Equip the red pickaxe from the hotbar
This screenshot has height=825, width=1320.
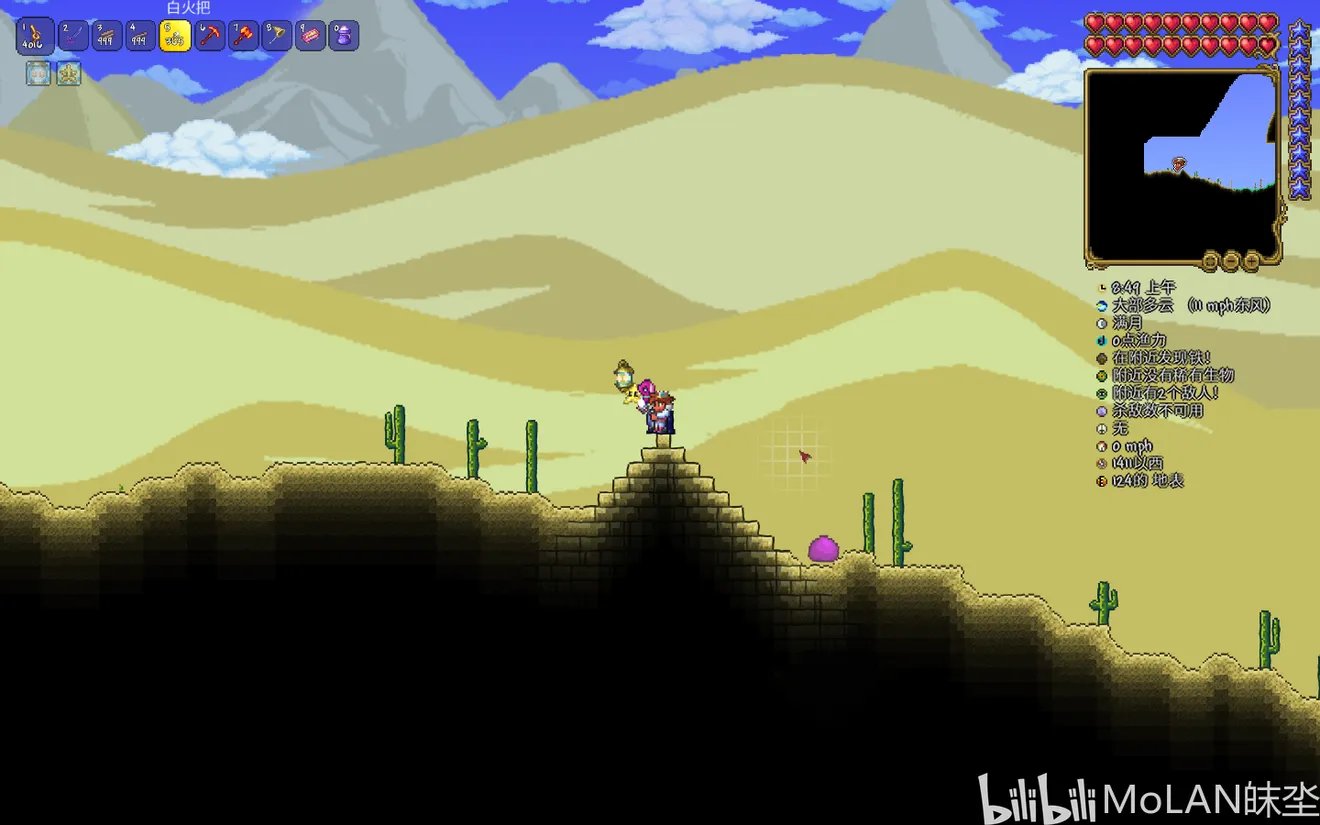pos(209,37)
